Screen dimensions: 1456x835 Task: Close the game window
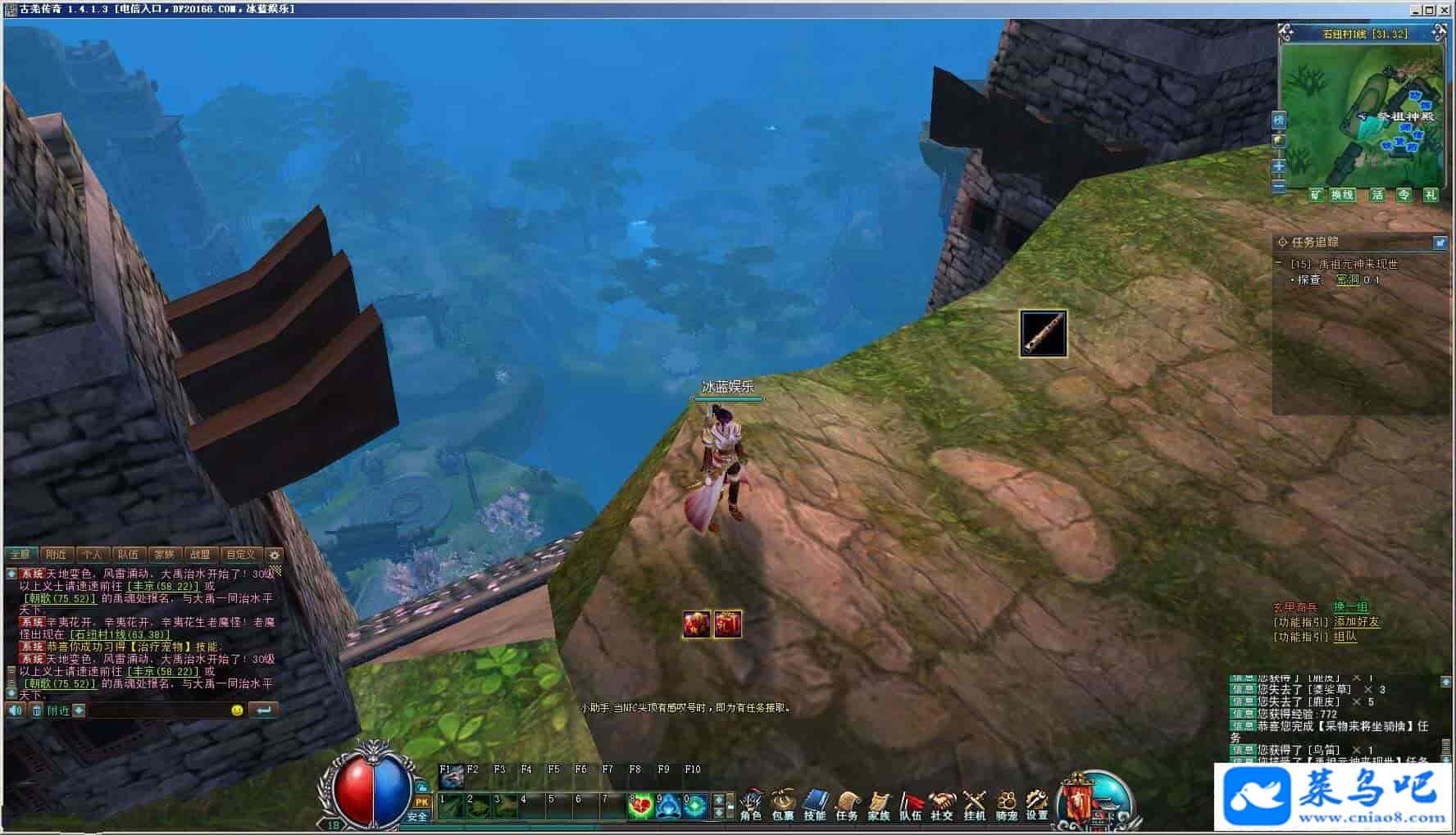click(1445, 10)
